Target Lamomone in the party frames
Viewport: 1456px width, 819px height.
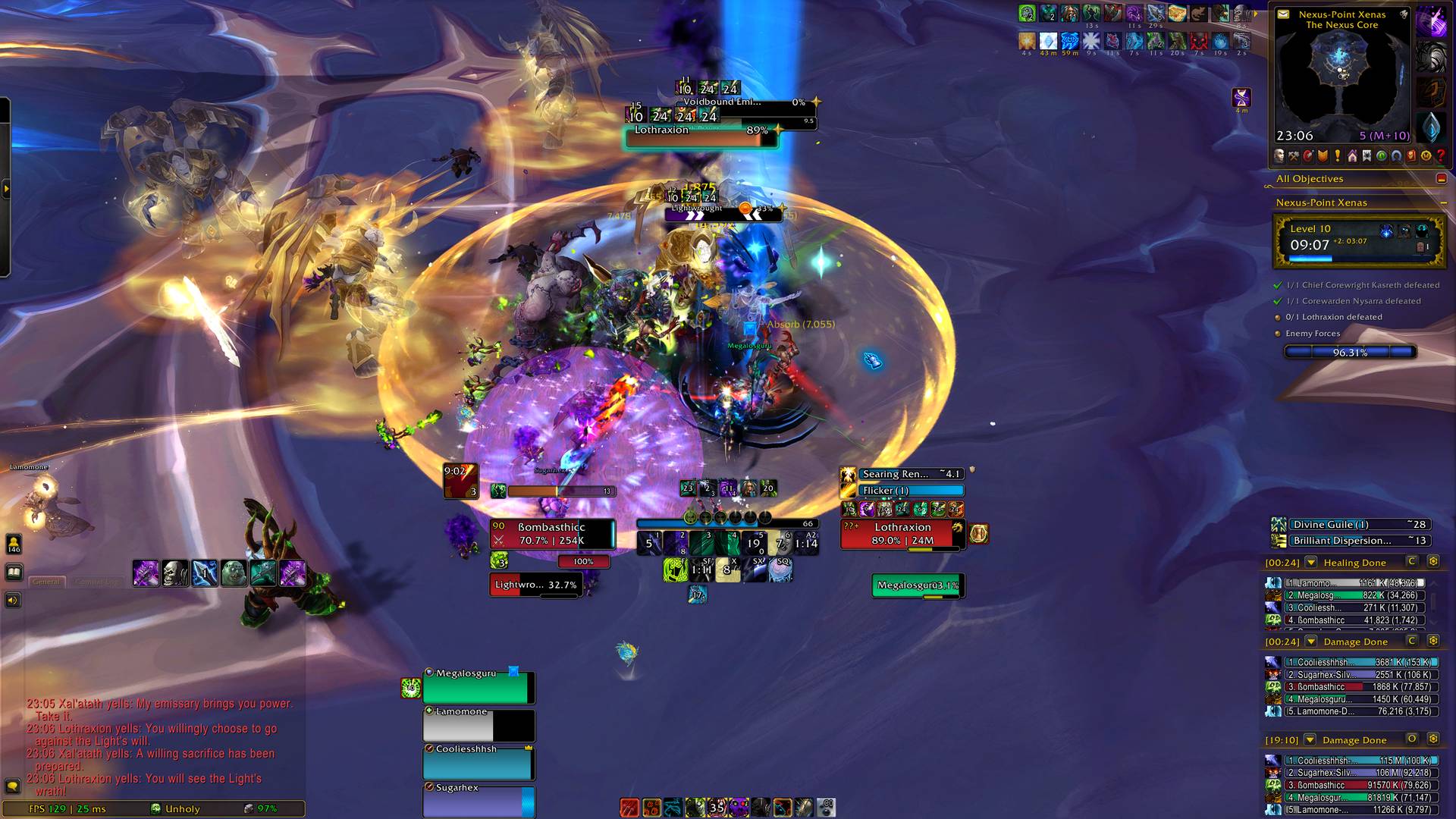click(478, 726)
